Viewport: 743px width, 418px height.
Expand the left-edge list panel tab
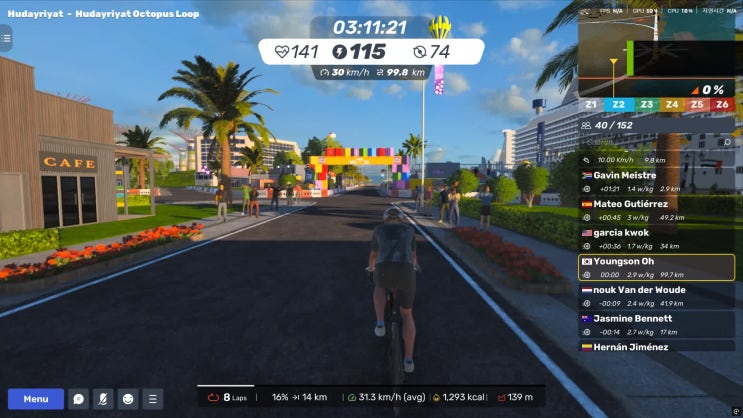tap(5, 39)
